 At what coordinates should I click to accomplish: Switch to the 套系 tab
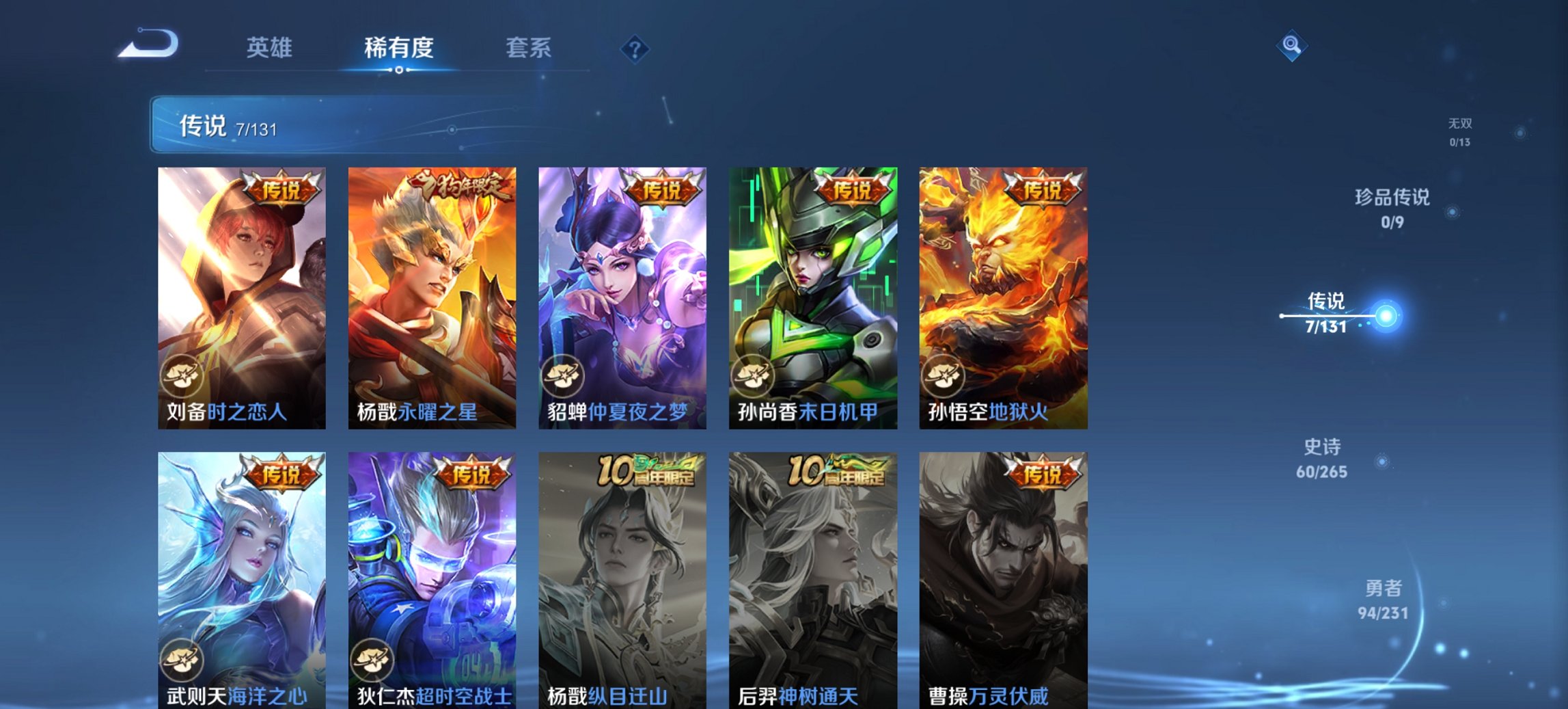(x=529, y=48)
